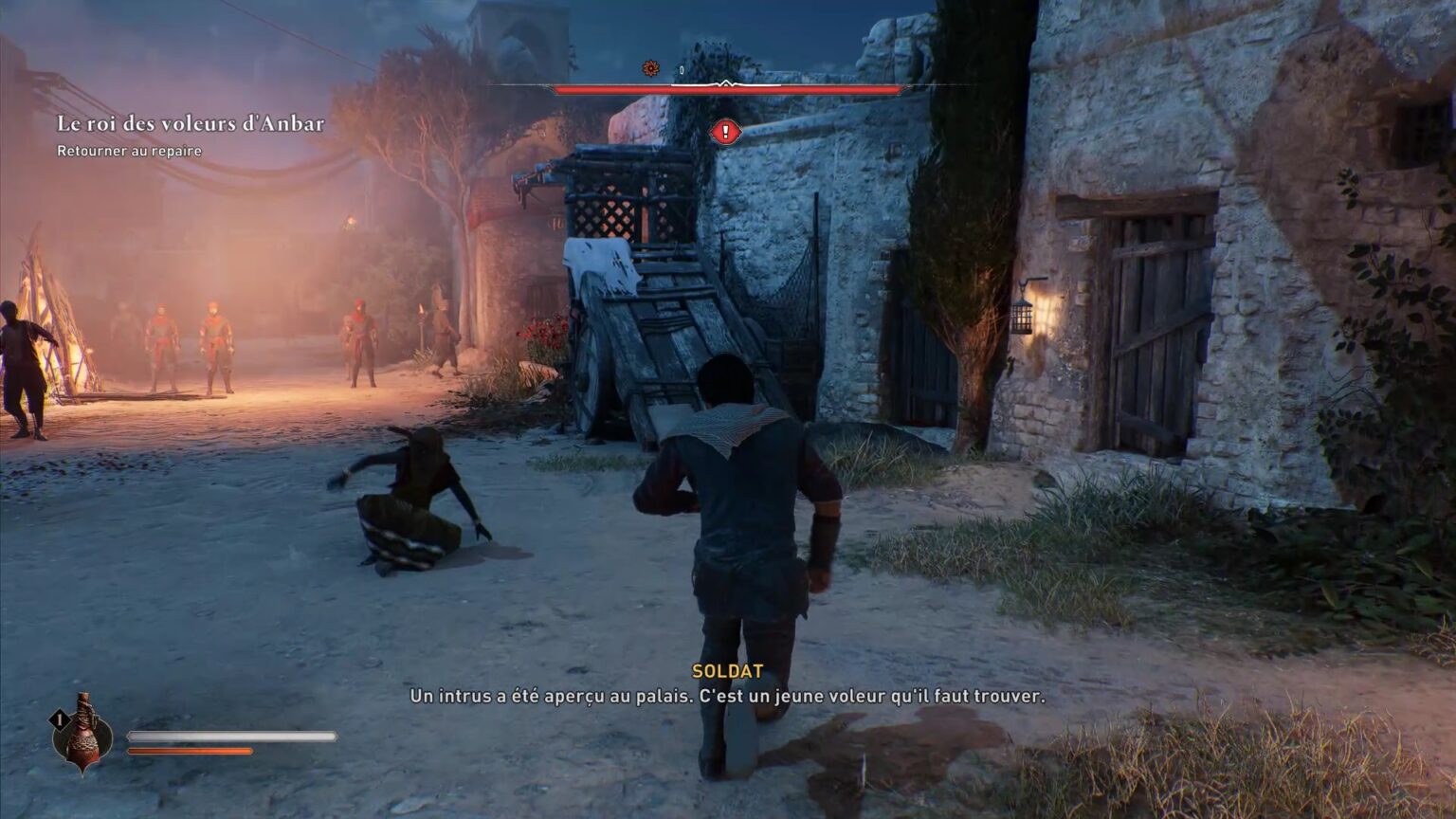The image size is (1456, 819).
Task: Click the diamond quantity badge showing 1
Action: pos(59,719)
